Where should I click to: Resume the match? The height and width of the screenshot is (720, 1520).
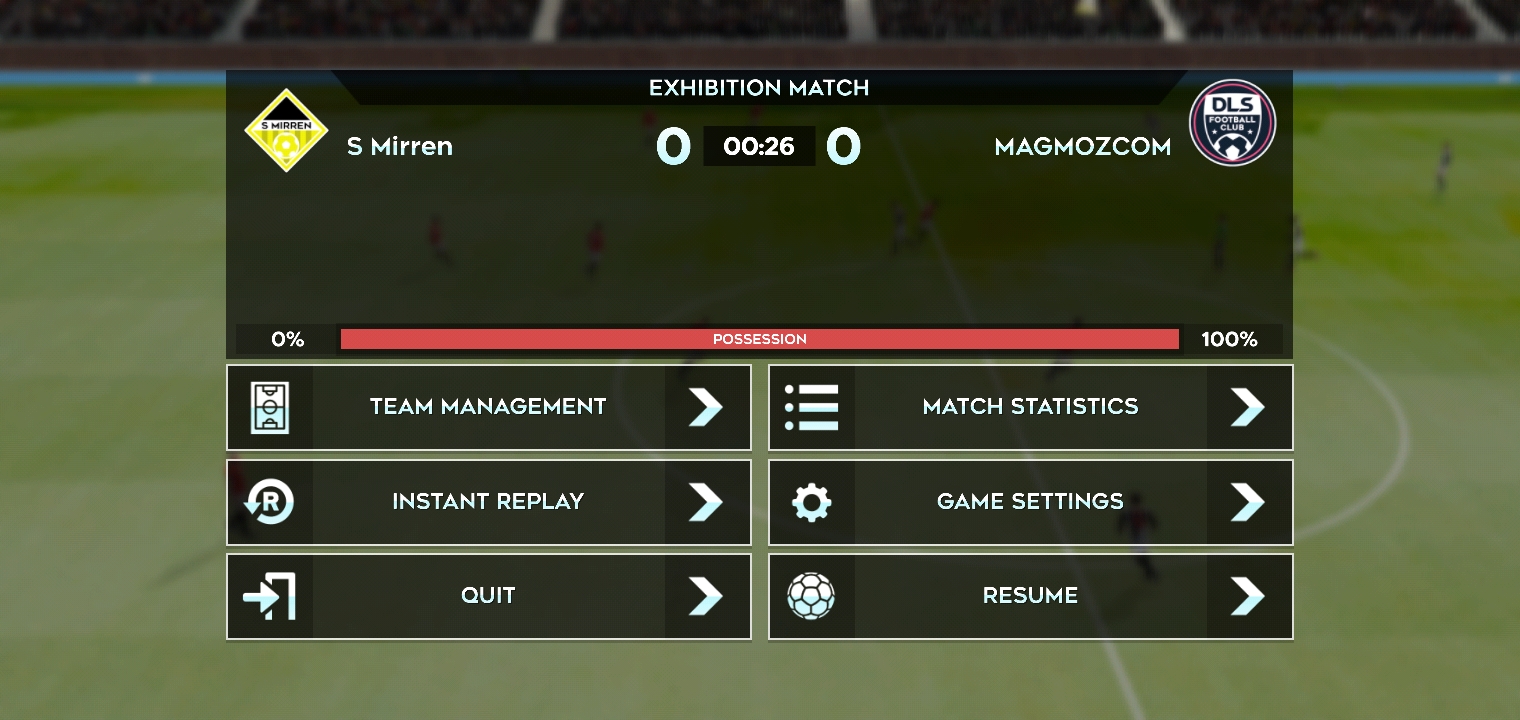point(1030,596)
